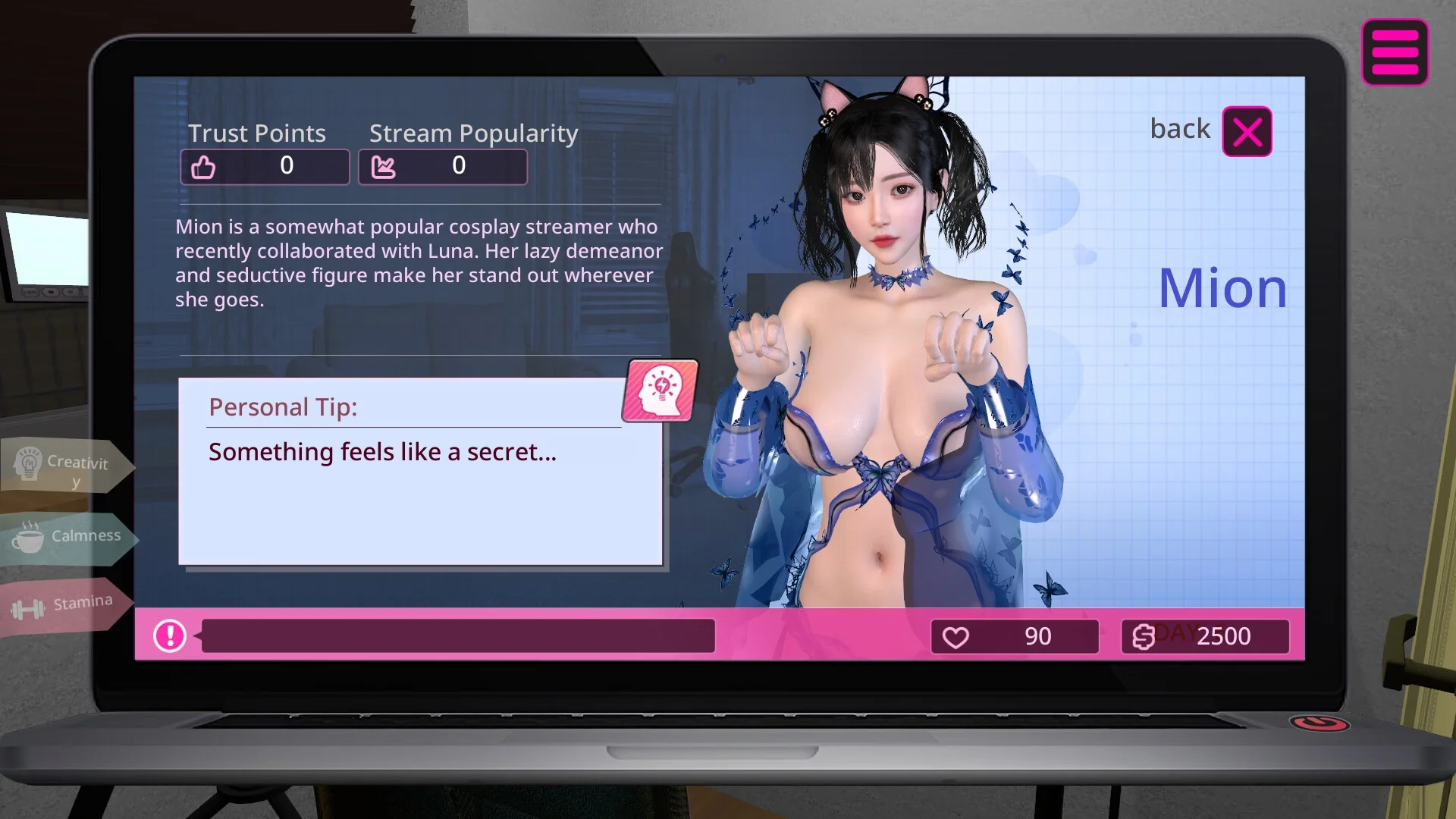This screenshot has height=819, width=1456.
Task: Select the Creativity stat tab
Action: tap(64, 466)
